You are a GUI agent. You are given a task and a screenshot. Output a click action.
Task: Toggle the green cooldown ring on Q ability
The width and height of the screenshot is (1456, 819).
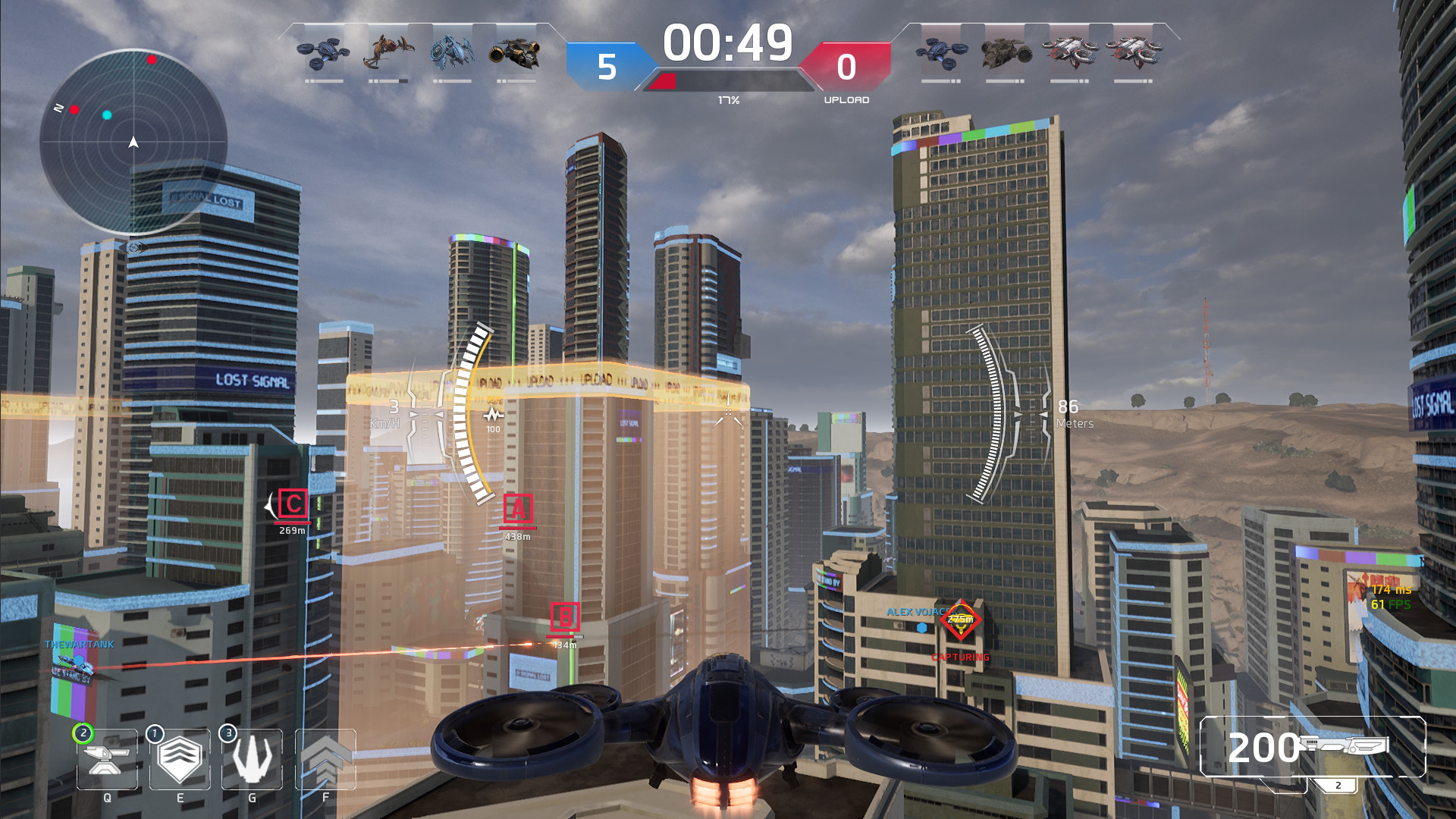[x=82, y=733]
